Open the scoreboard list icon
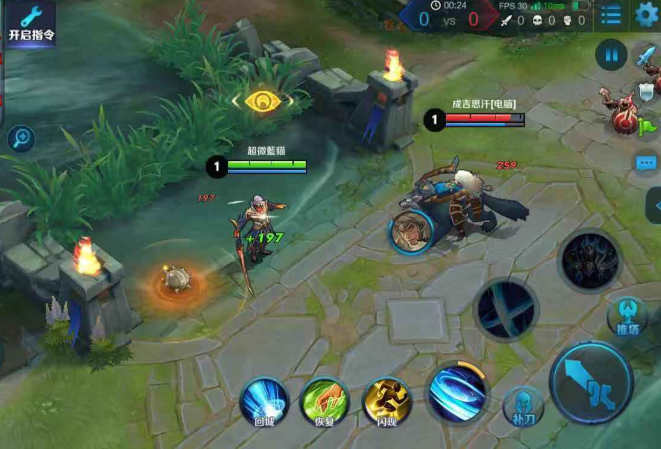This screenshot has width=661, height=449. (x=611, y=15)
